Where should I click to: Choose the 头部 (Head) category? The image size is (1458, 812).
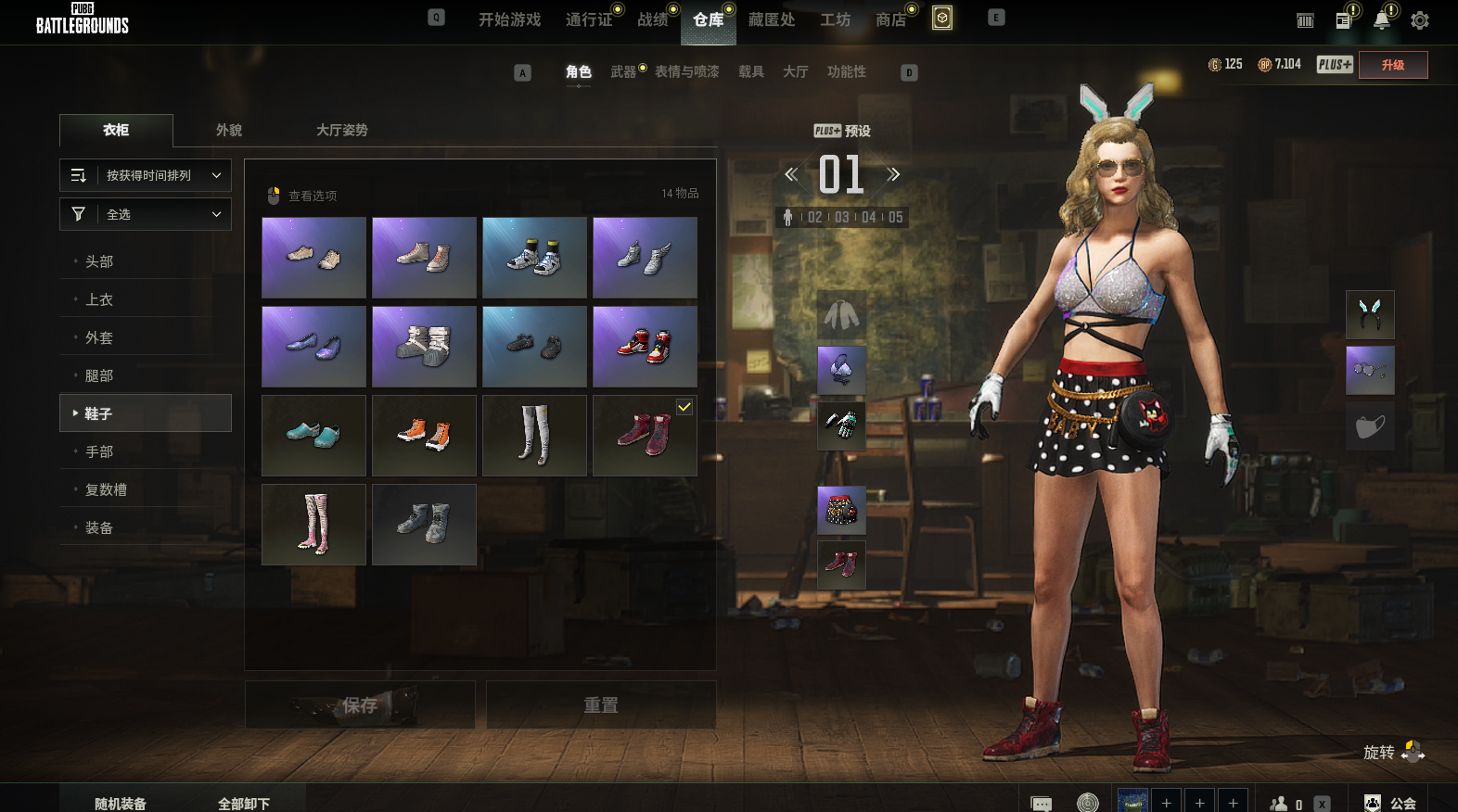[99, 262]
